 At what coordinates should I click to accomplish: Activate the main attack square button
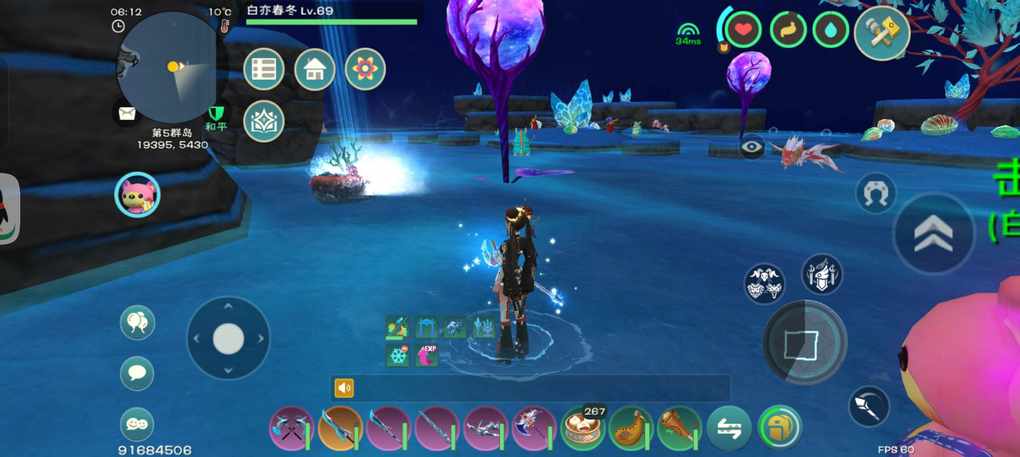(x=804, y=342)
